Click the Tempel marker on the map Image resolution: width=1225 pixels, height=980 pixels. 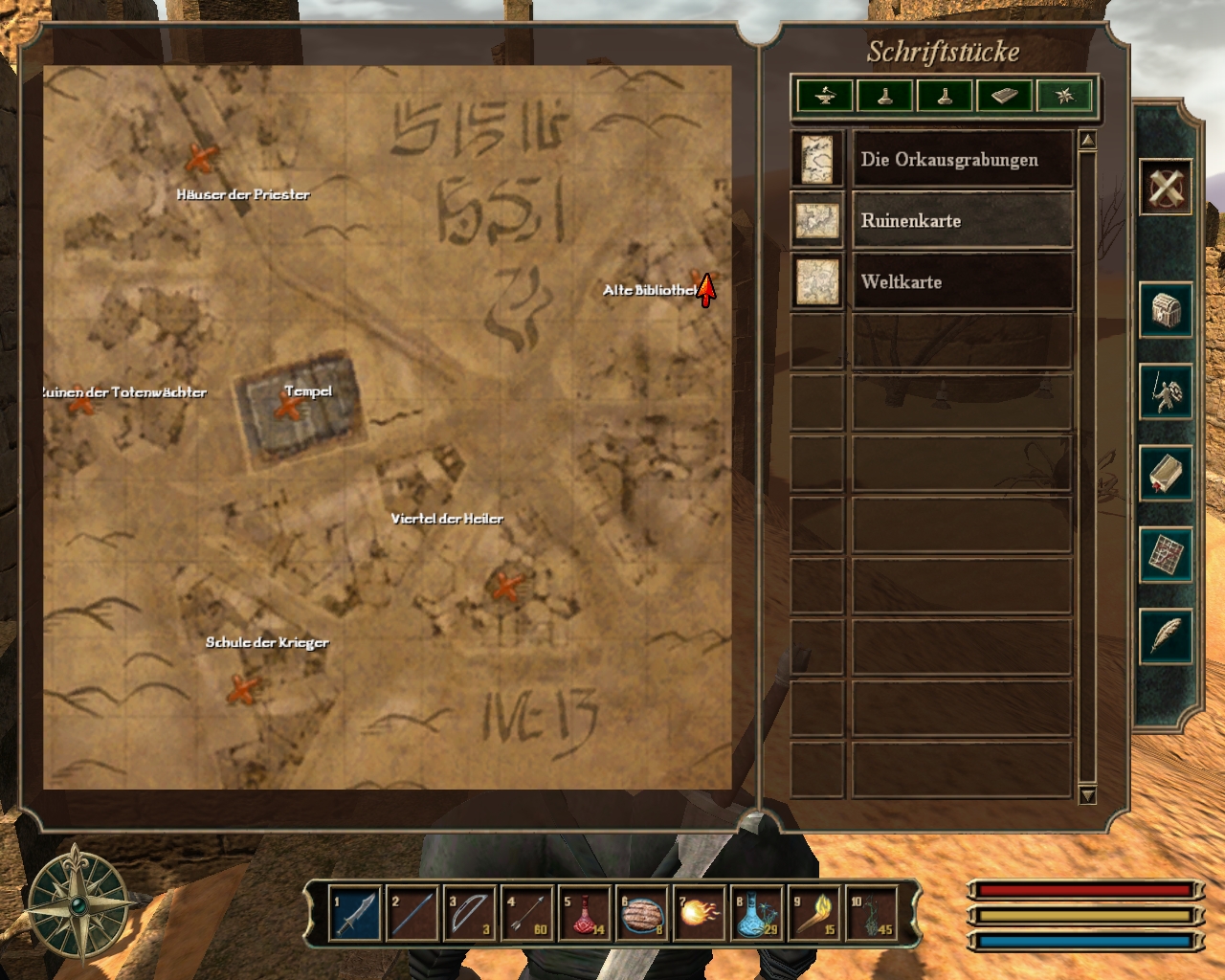coord(287,409)
